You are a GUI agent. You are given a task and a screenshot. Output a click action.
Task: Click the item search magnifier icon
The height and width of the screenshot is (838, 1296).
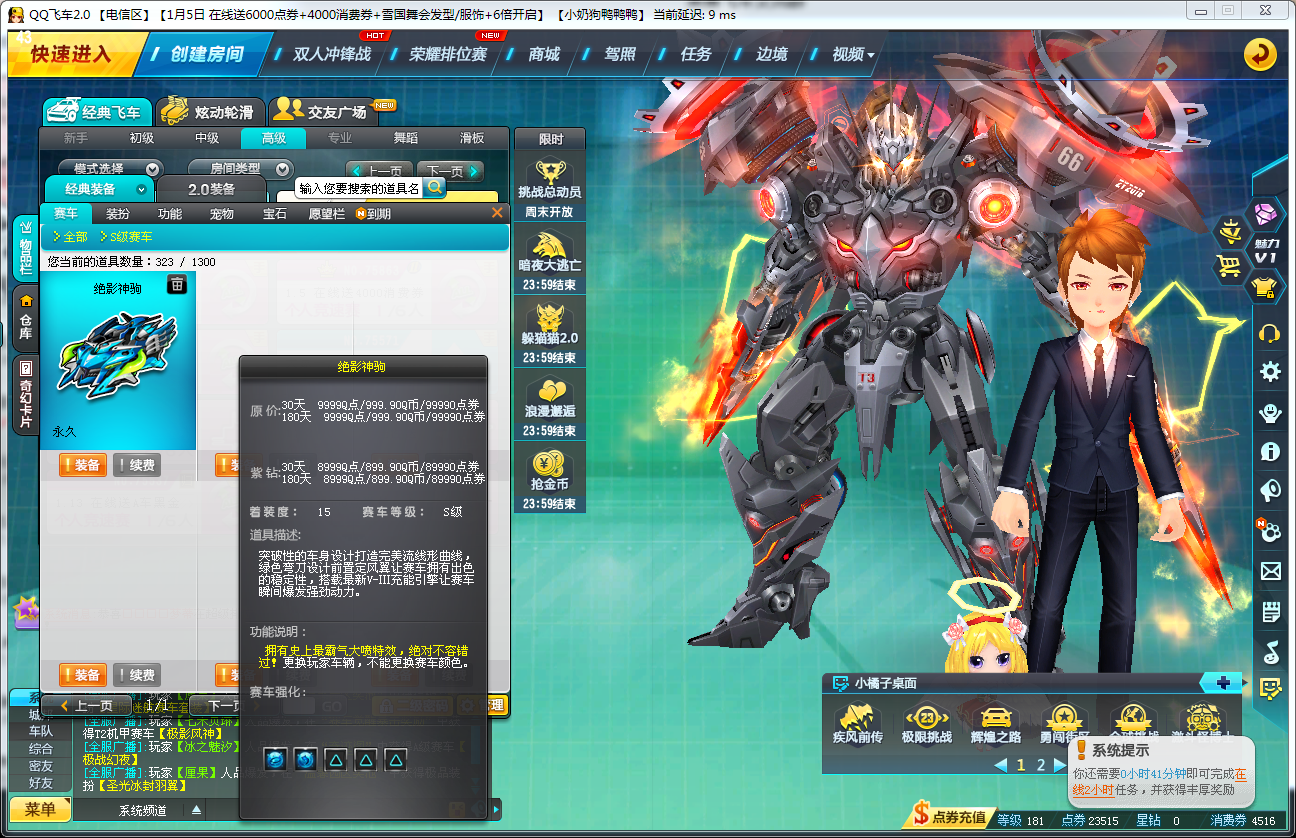tap(435, 188)
